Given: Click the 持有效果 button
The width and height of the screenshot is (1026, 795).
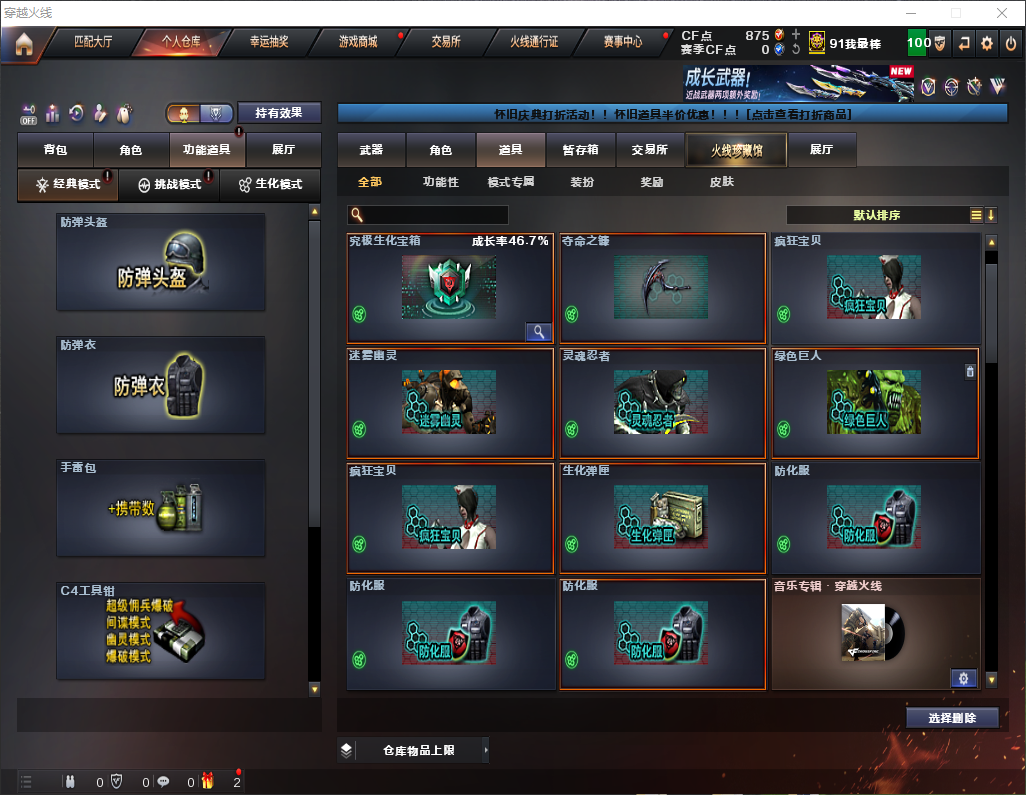Looking at the screenshot, I should click(279, 113).
